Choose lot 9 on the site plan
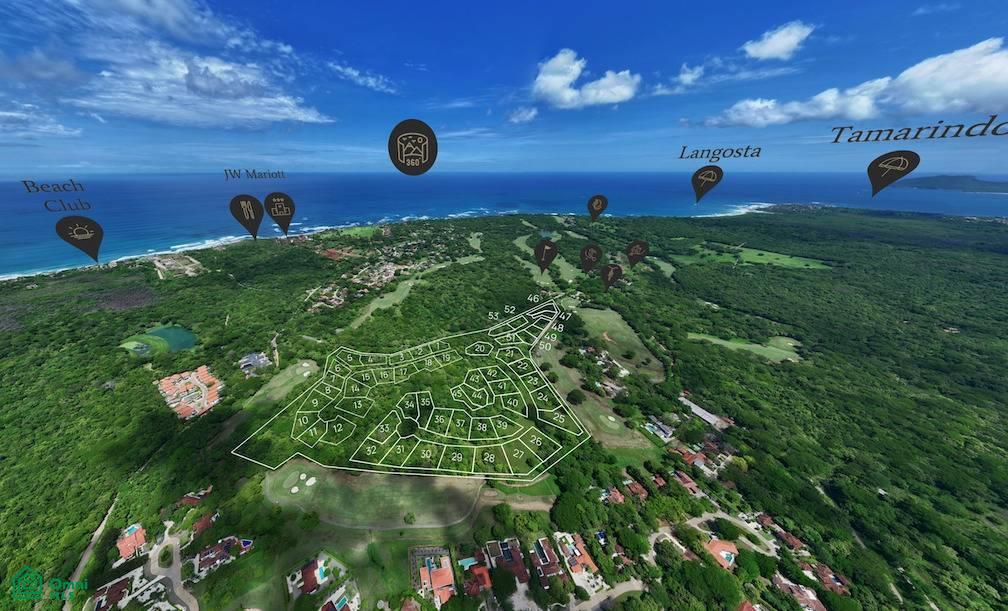Image resolution: width=1008 pixels, height=611 pixels. tap(313, 404)
